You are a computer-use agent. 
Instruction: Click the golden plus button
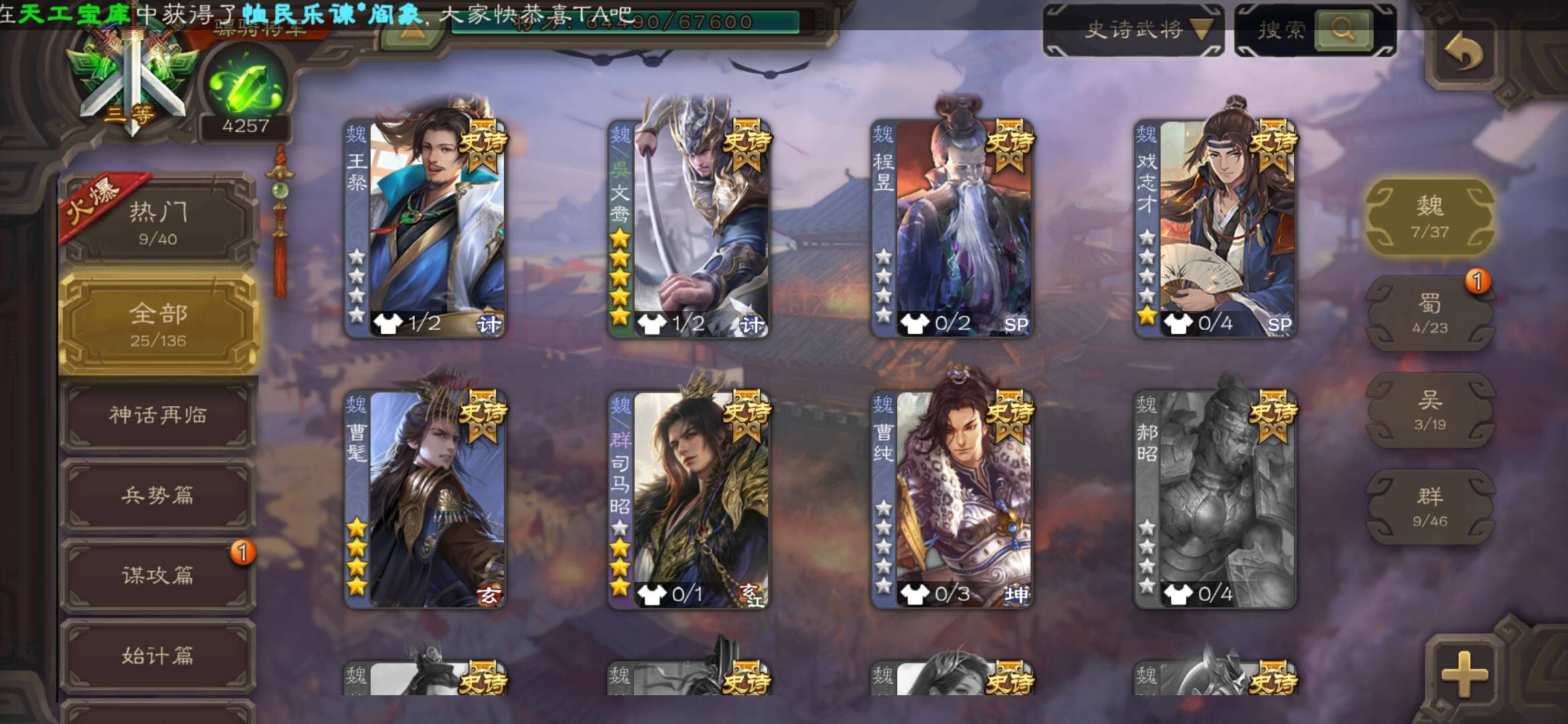tap(1464, 672)
